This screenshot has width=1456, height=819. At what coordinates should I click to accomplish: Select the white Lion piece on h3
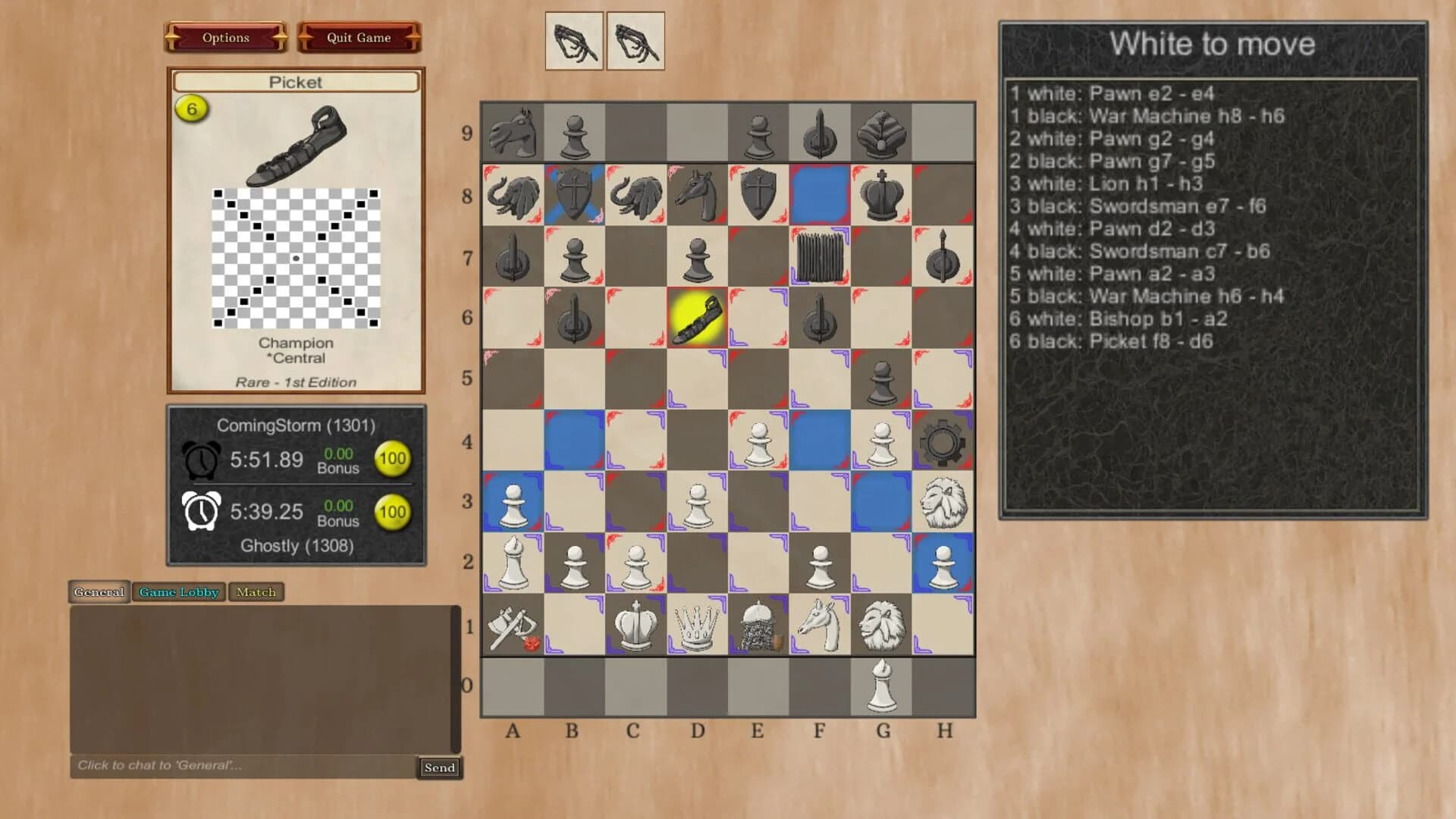click(x=943, y=500)
